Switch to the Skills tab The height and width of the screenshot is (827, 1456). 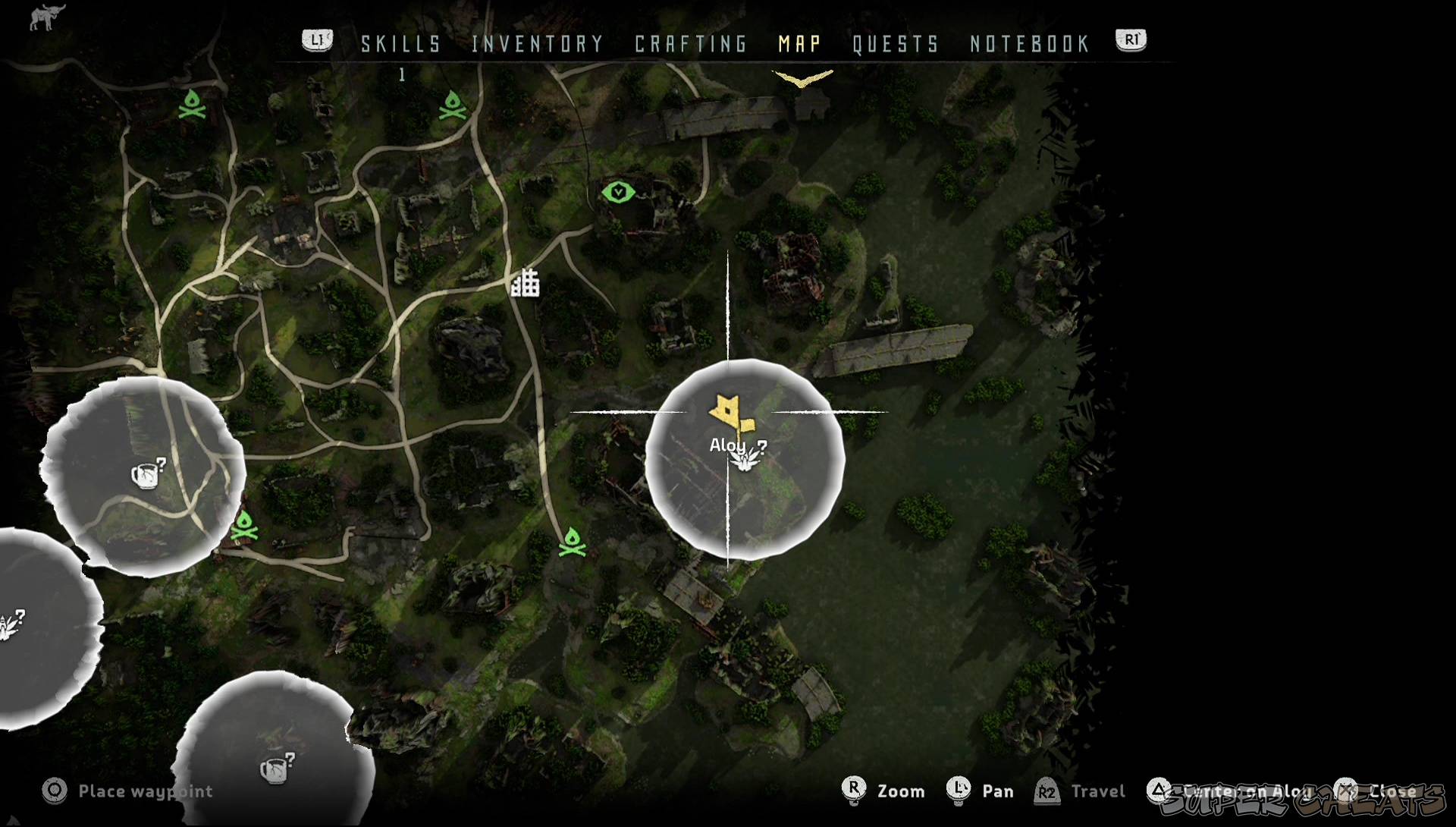[x=400, y=45]
